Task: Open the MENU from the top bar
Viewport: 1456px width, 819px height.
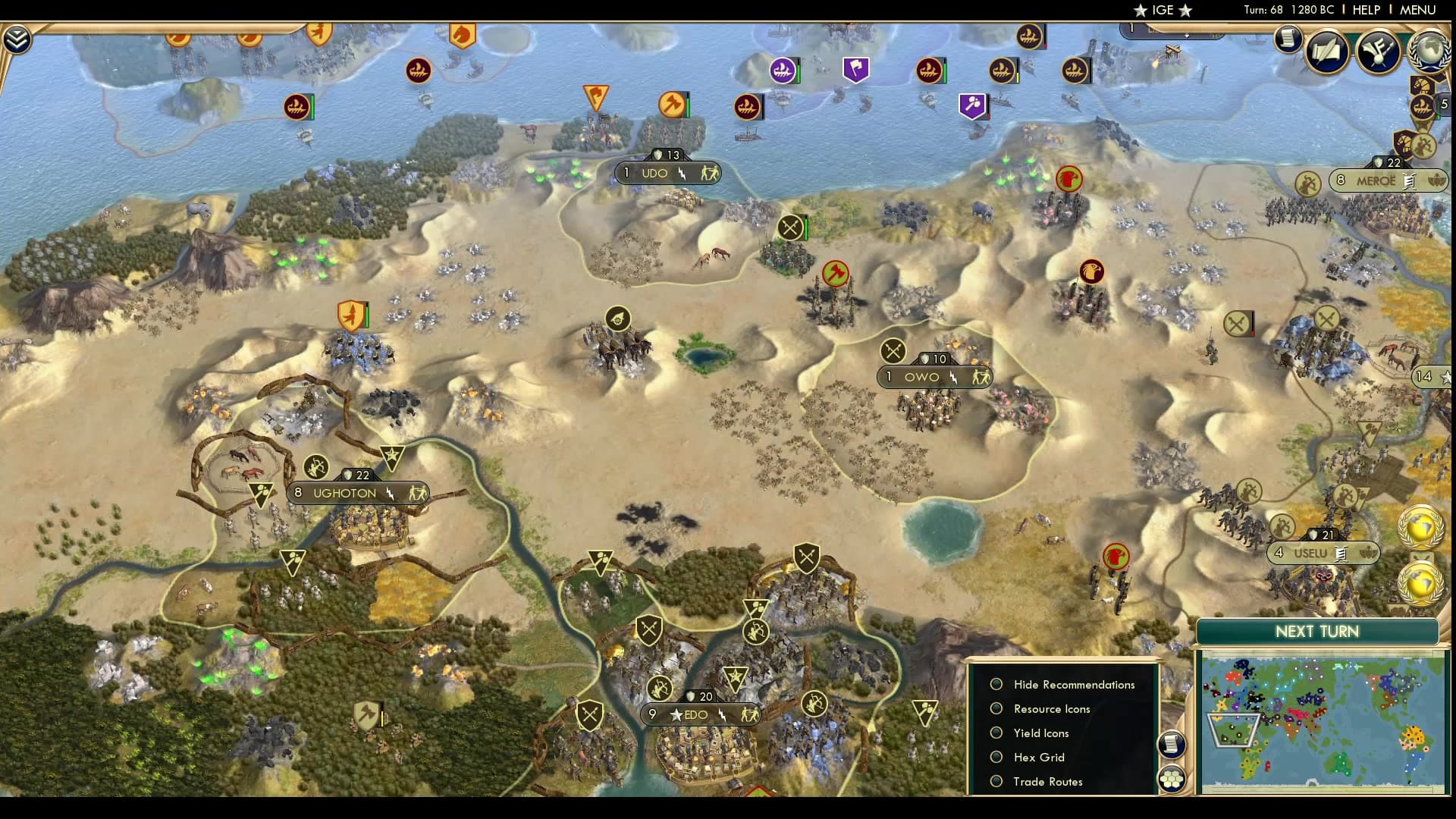Action: (x=1419, y=11)
